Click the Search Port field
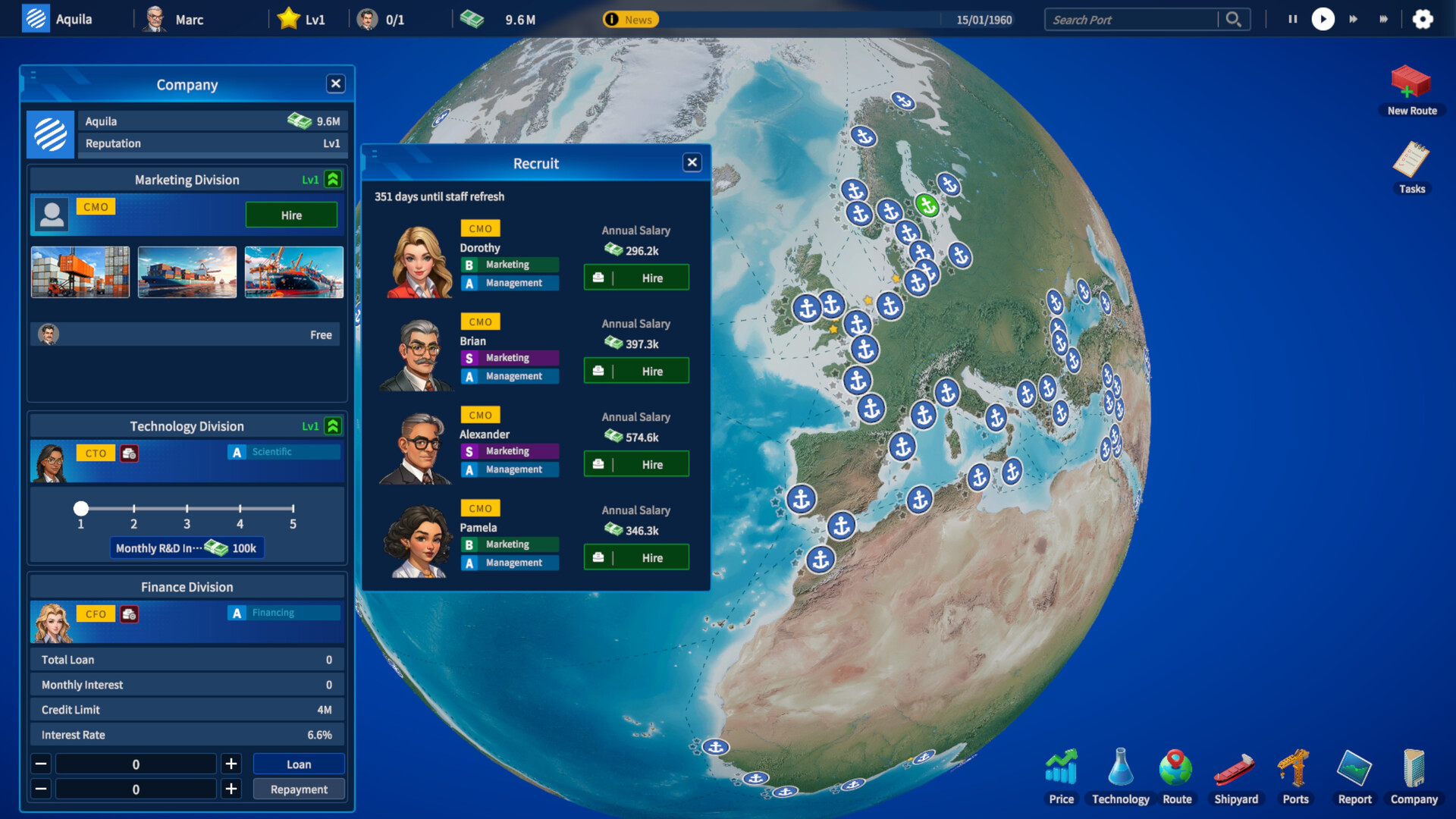 tap(1130, 19)
